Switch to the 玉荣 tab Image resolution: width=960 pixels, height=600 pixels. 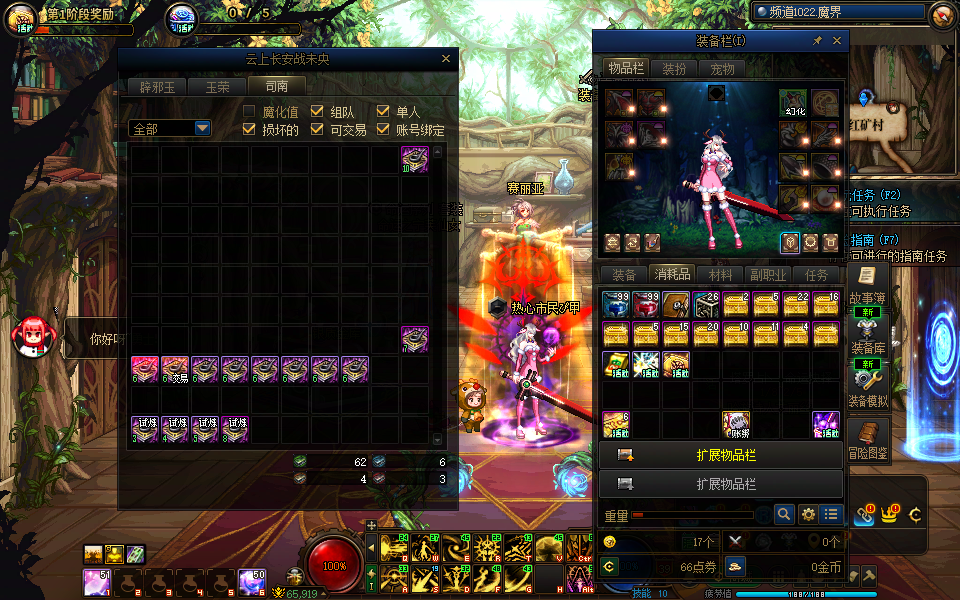coord(218,87)
